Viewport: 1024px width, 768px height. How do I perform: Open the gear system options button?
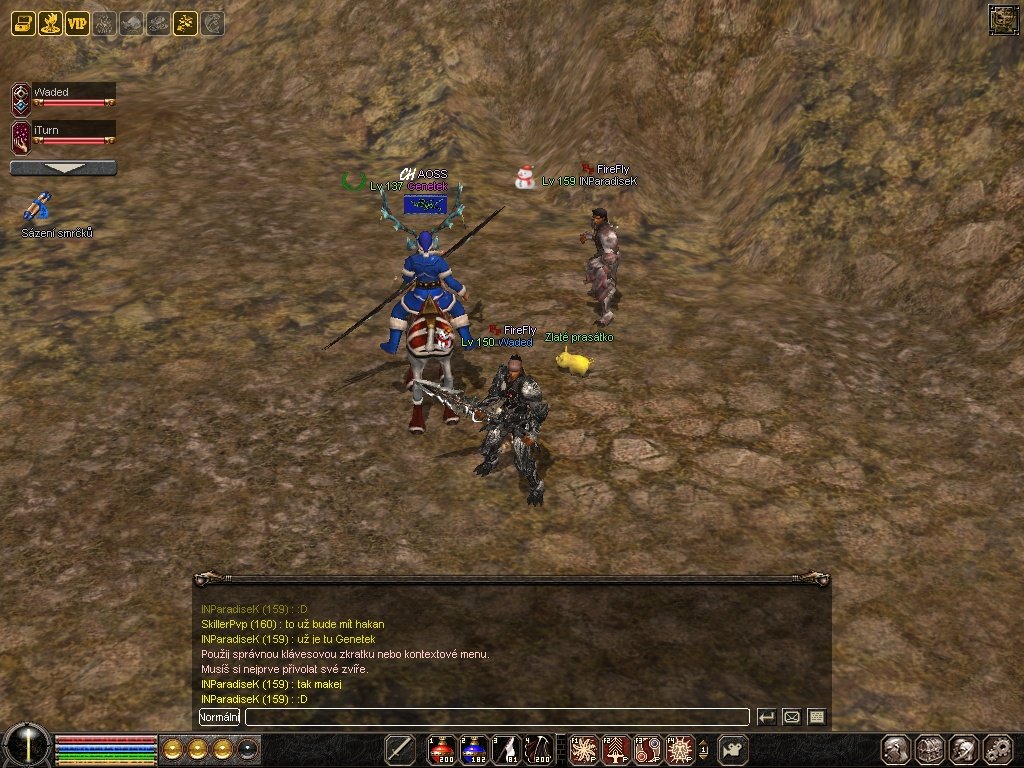[x=998, y=749]
